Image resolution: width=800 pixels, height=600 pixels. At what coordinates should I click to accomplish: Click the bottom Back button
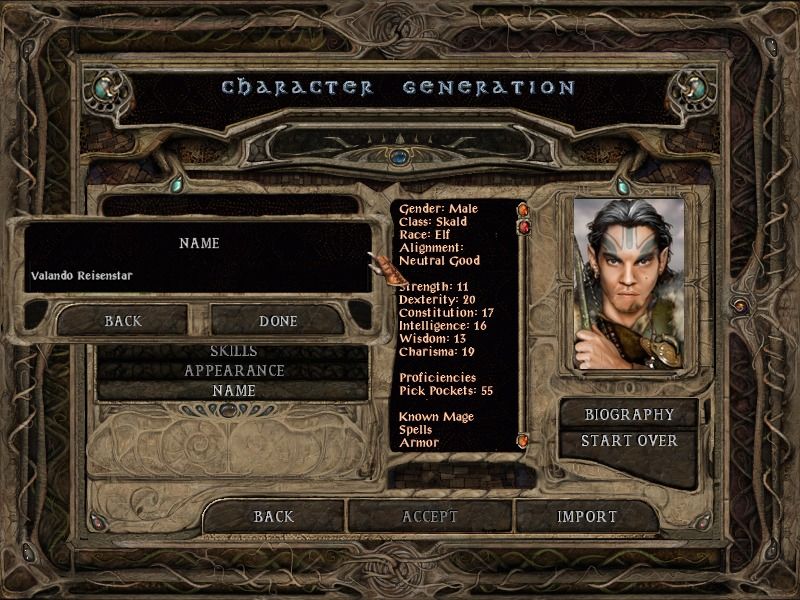pyautogui.click(x=273, y=516)
